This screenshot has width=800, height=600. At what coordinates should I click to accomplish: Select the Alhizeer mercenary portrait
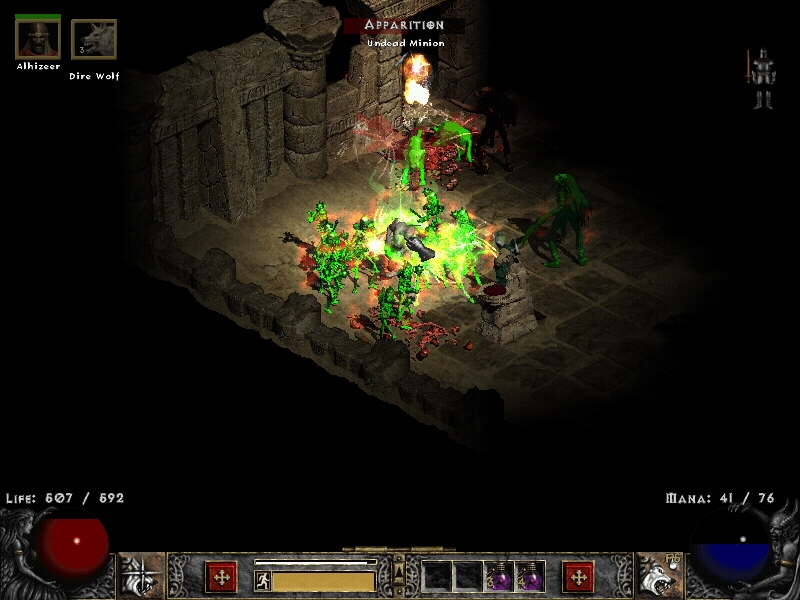click(x=38, y=38)
